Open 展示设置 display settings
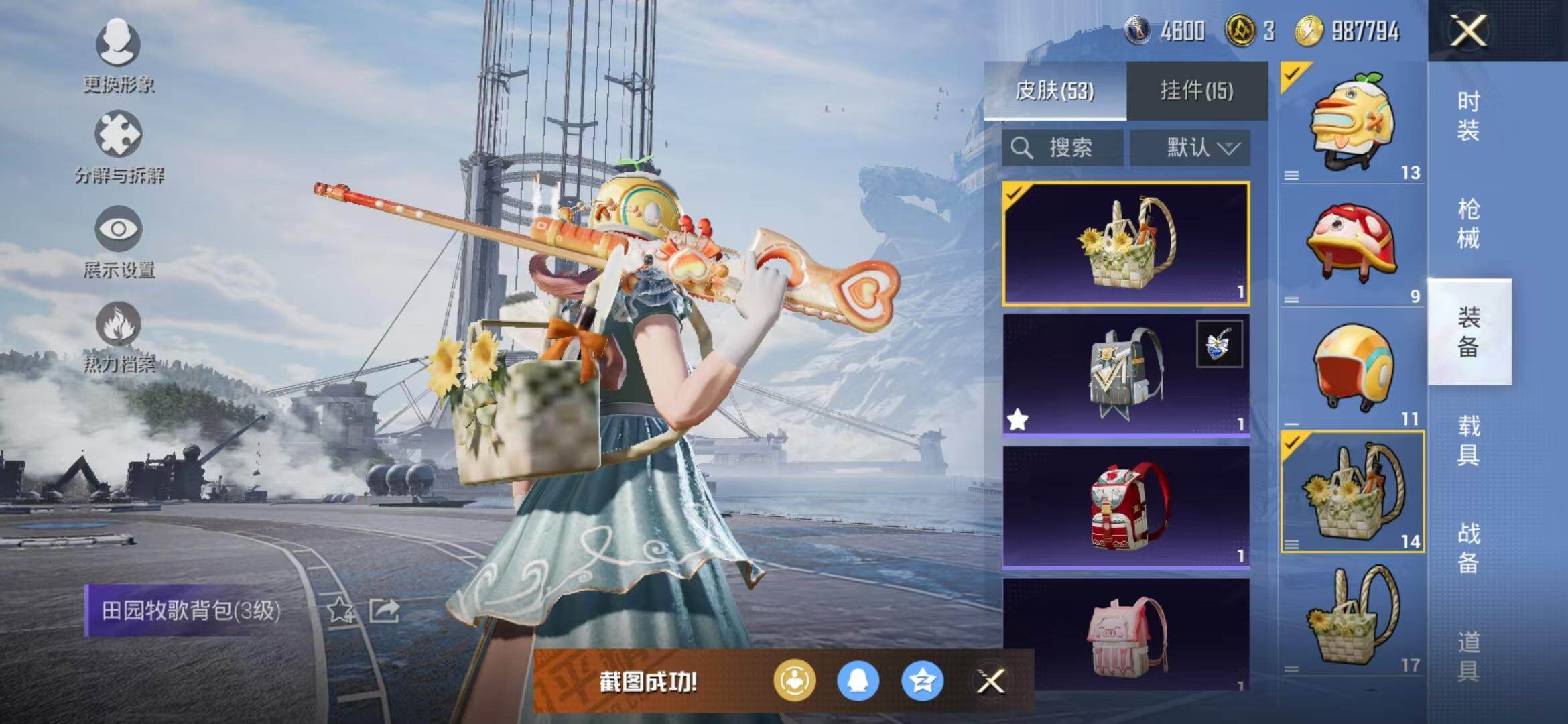 [119, 241]
